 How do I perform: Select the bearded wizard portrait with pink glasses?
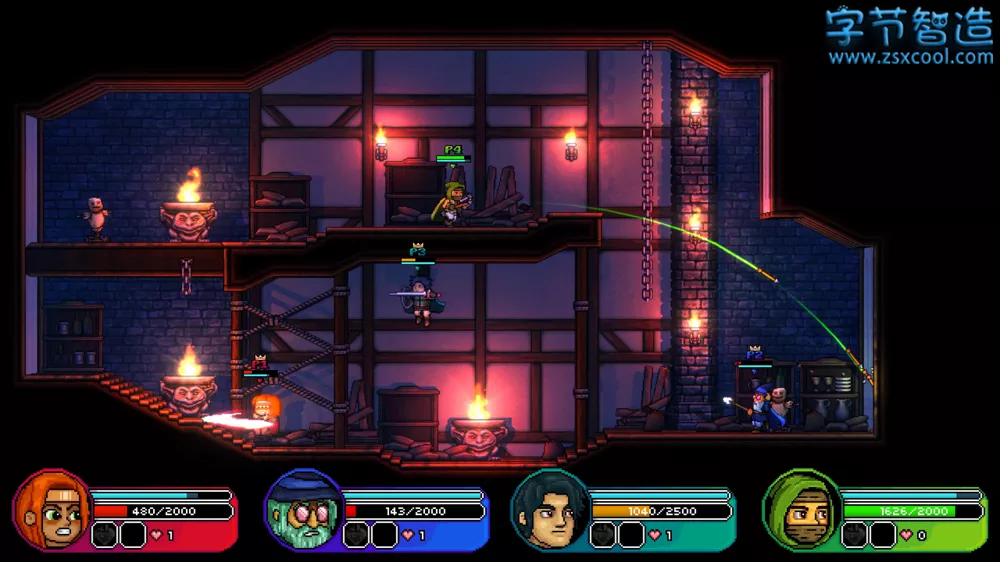pos(302,510)
